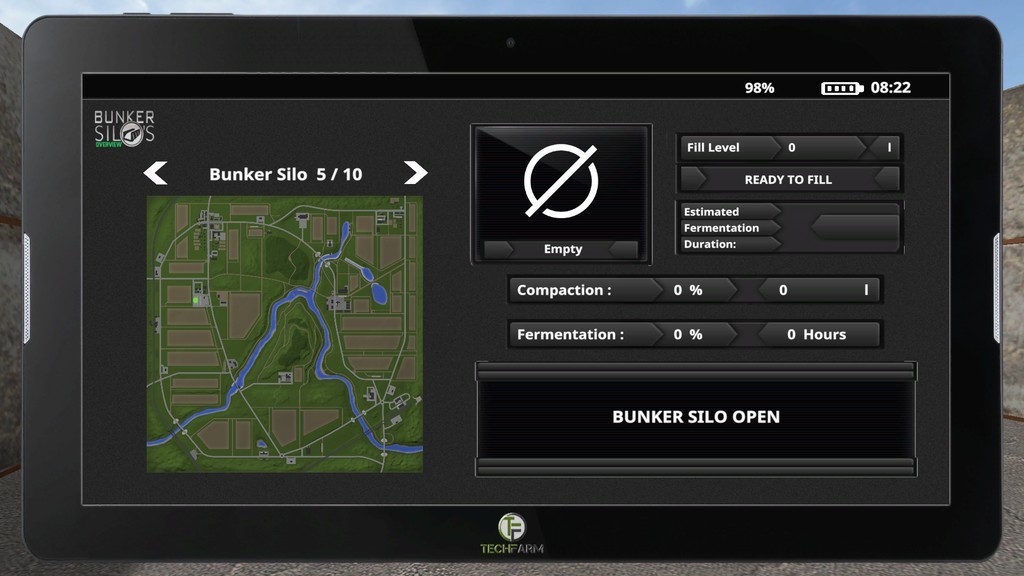Click the bunker silo overview map
This screenshot has width=1024, height=576.
click(x=285, y=334)
